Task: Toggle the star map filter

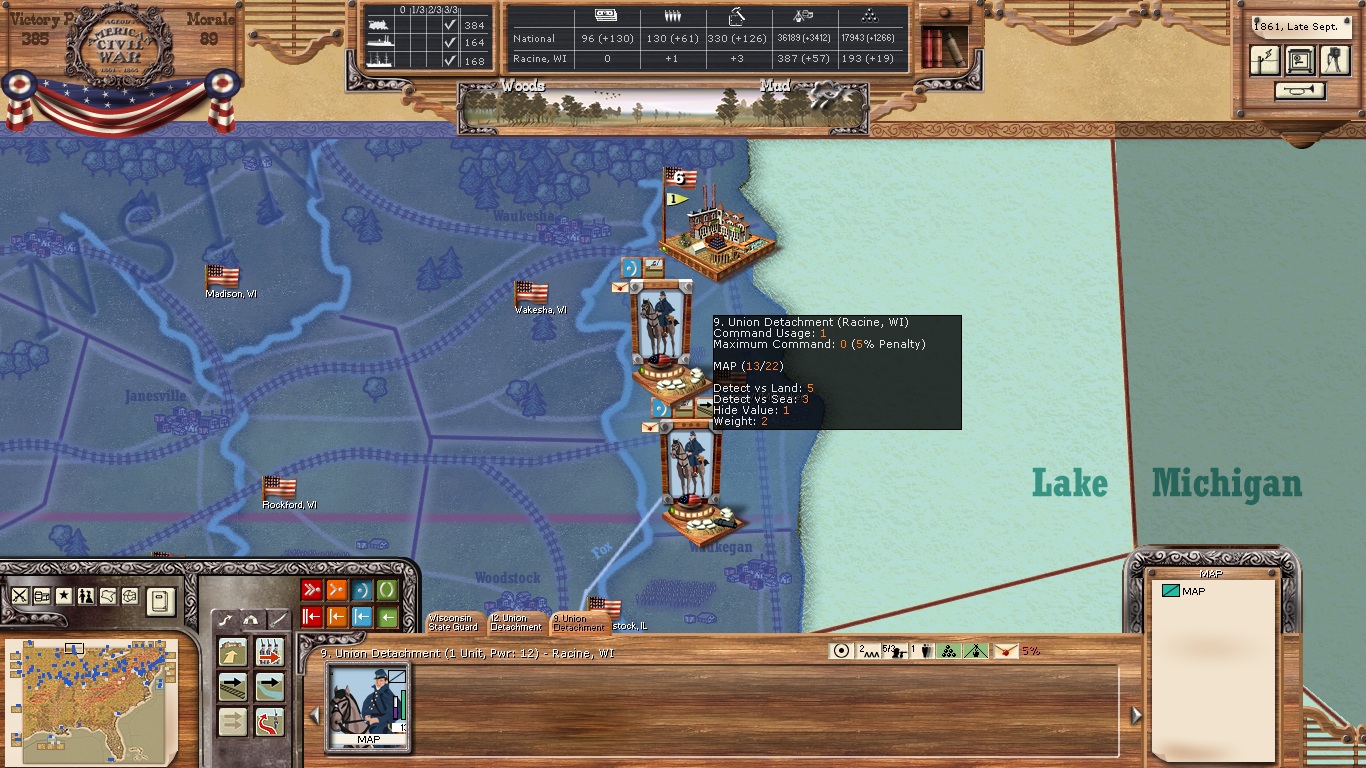Action: click(64, 595)
